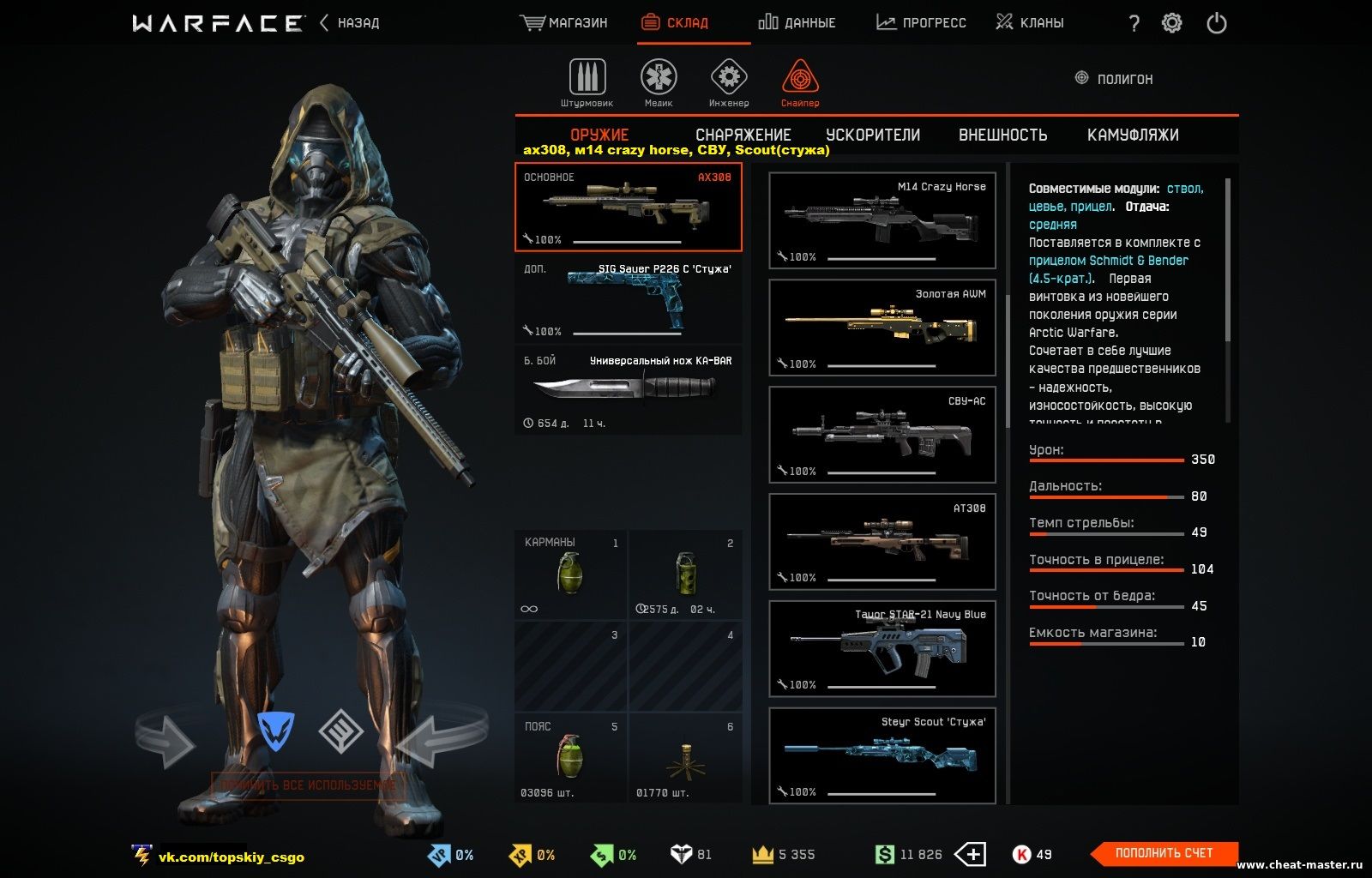Enter the ПОЛИГОН shooting range
Viewport: 1372px width, 878px height.
pyautogui.click(x=1114, y=79)
